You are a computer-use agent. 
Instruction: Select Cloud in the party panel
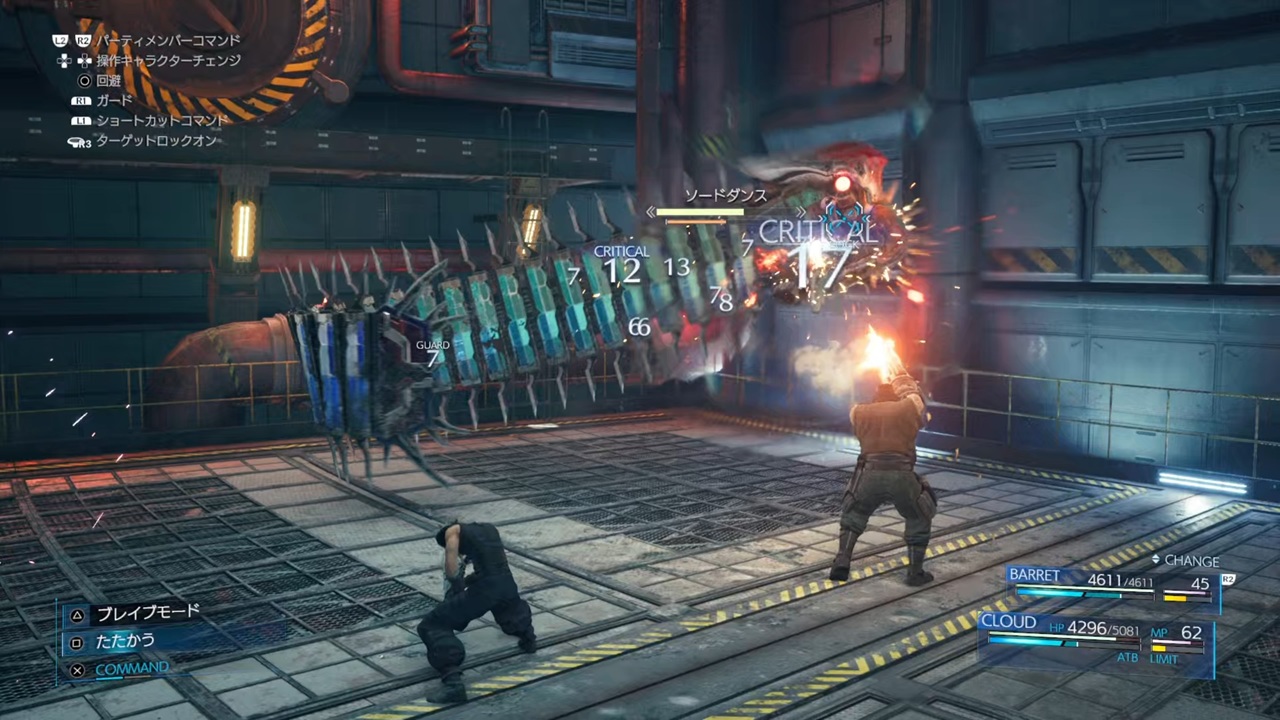[x=1009, y=622]
